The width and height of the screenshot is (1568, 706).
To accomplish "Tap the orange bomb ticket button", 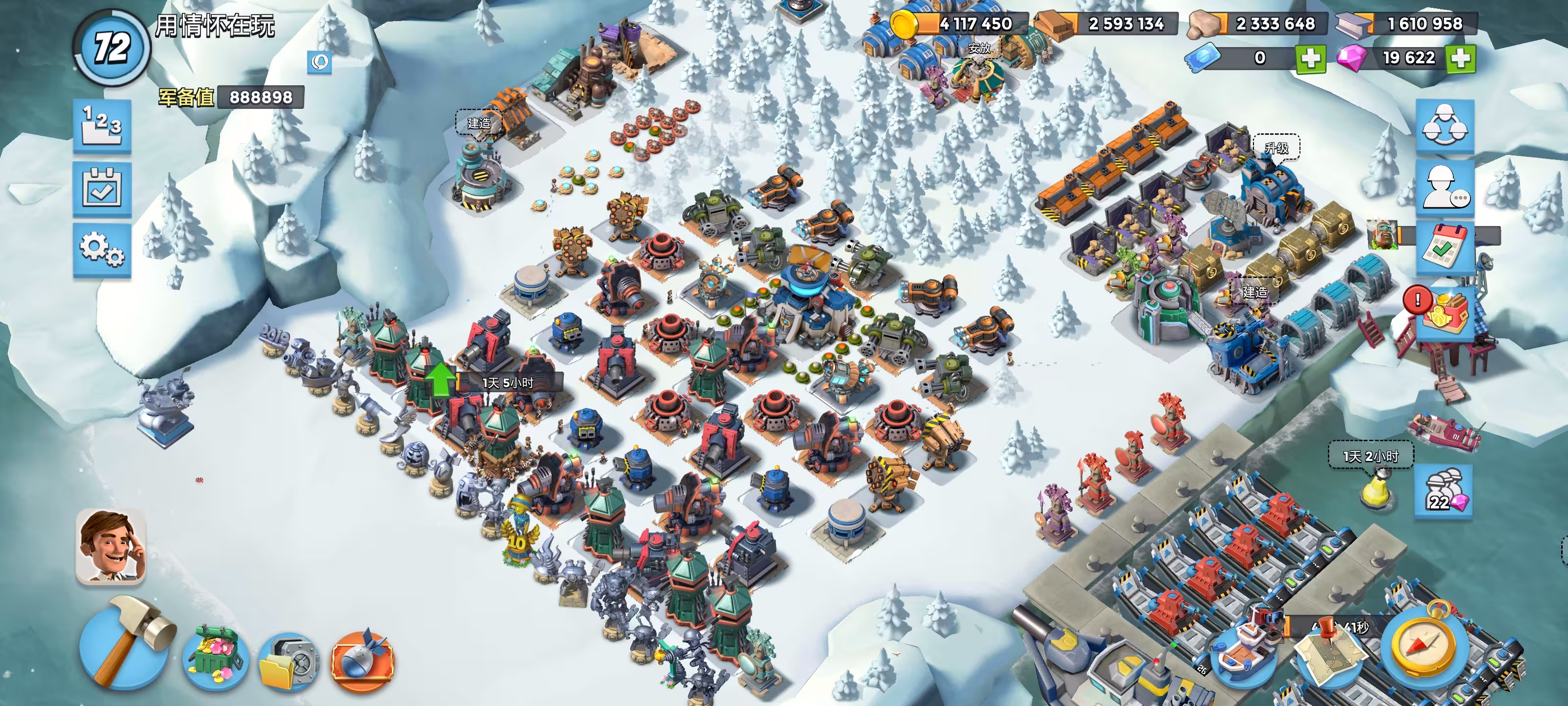I will tap(362, 660).
